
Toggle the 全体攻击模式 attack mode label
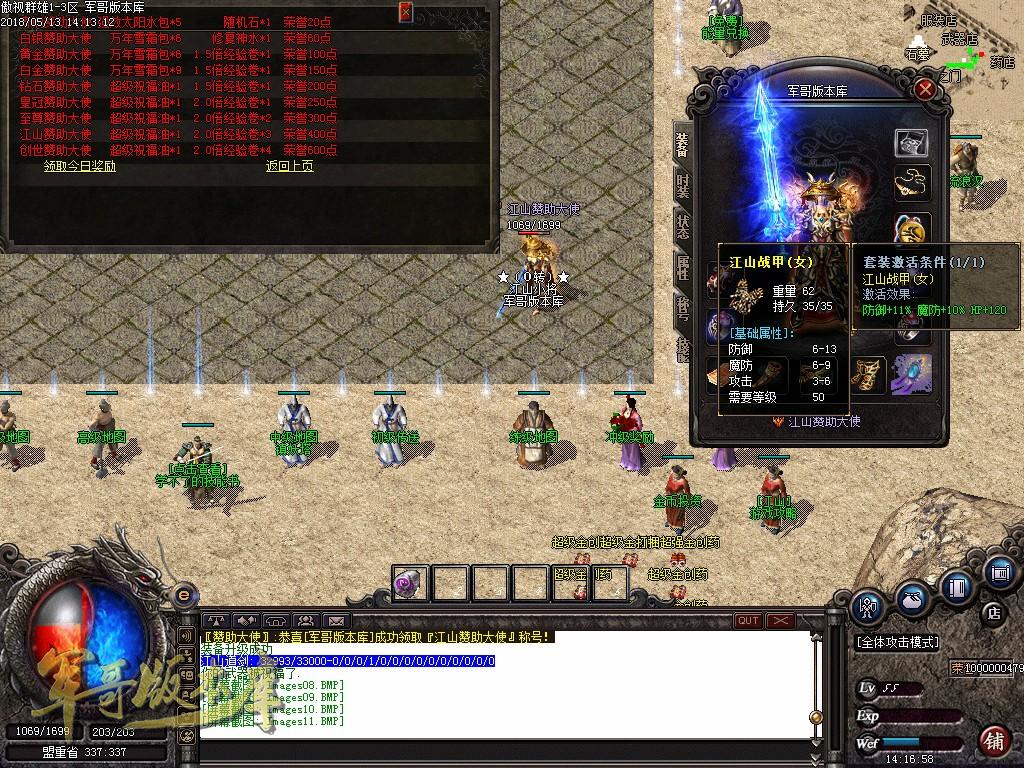point(896,641)
